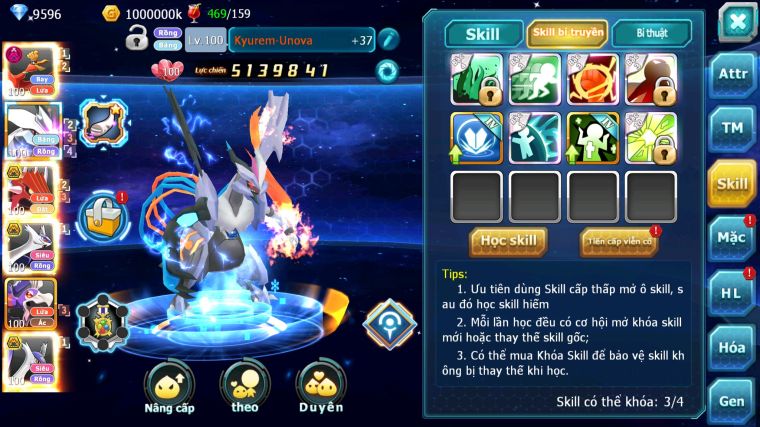760x427 pixels.
Task: Open the Skill bí truyền tab
Action: click(x=567, y=33)
